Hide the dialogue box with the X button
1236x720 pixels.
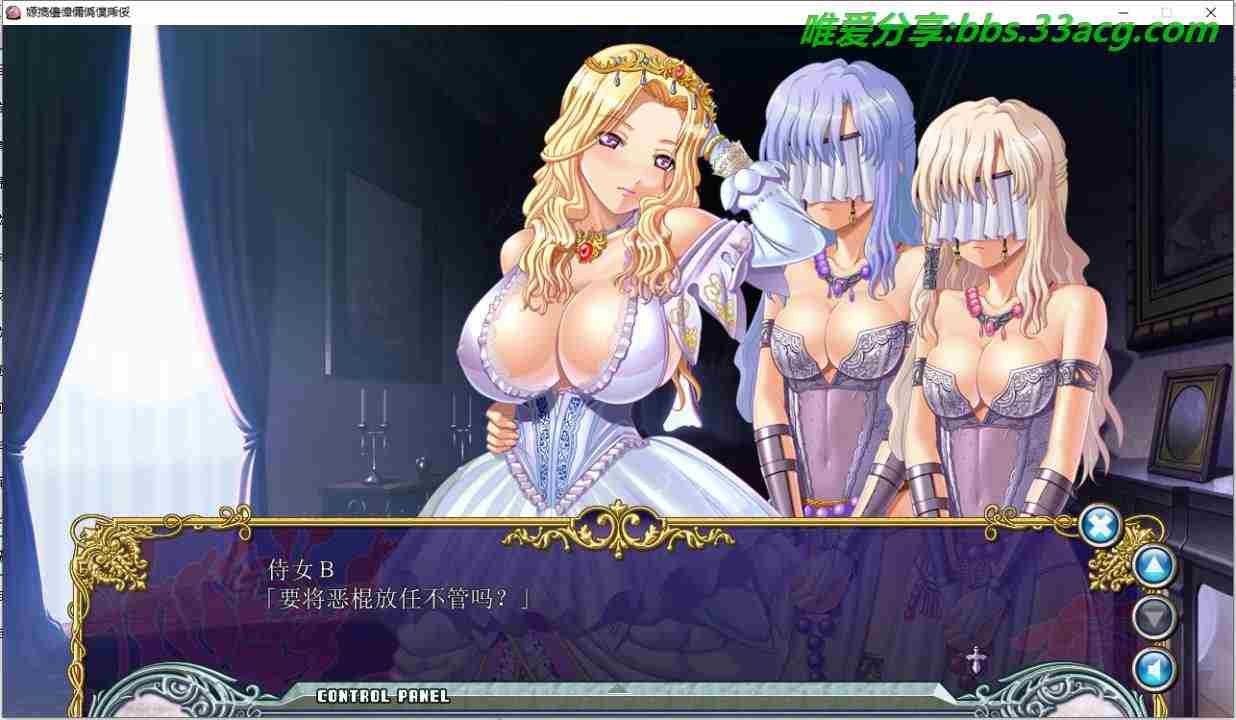pyautogui.click(x=1101, y=525)
